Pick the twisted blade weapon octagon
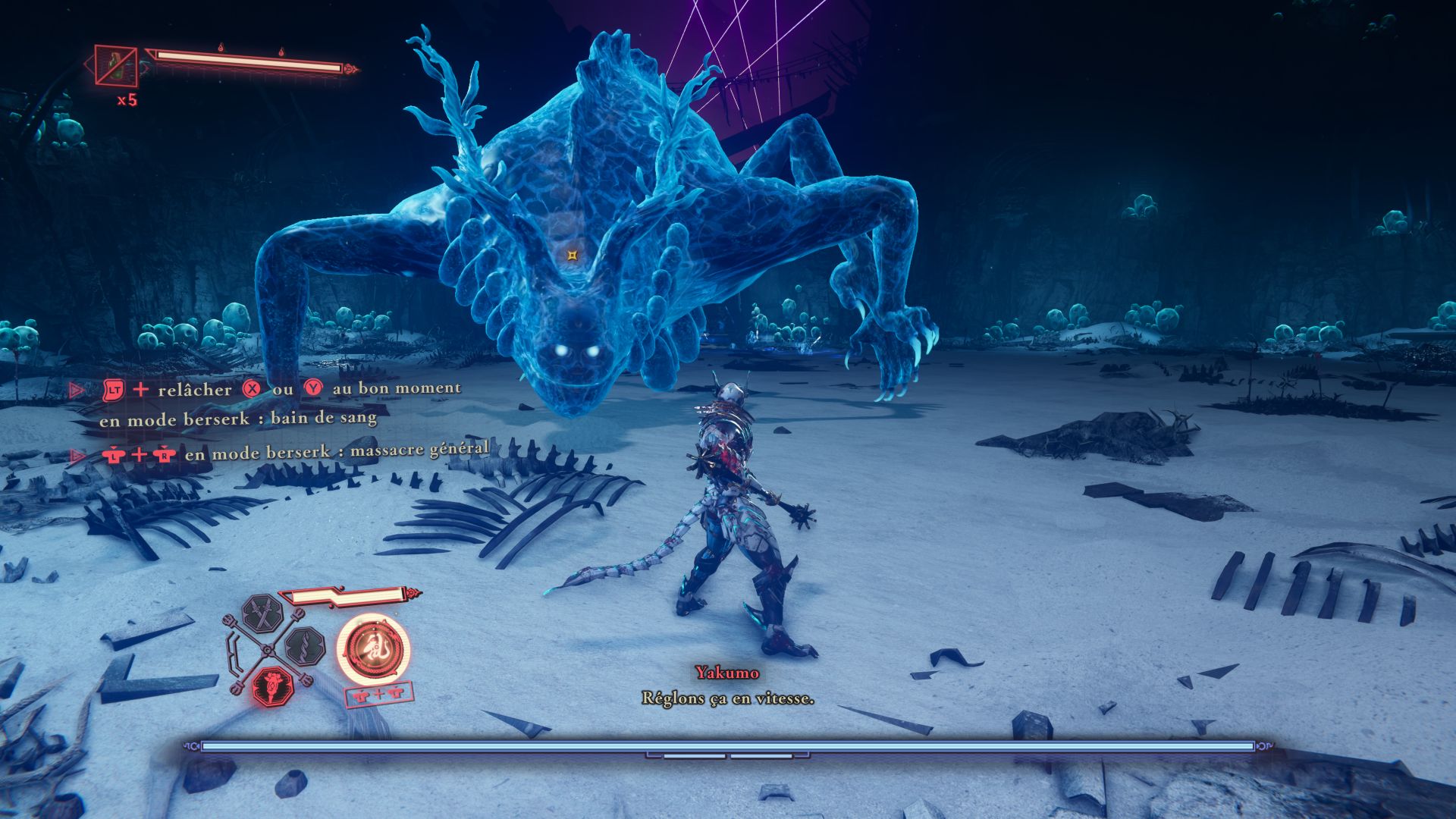Viewport: 1456px width, 819px height. tap(306, 646)
